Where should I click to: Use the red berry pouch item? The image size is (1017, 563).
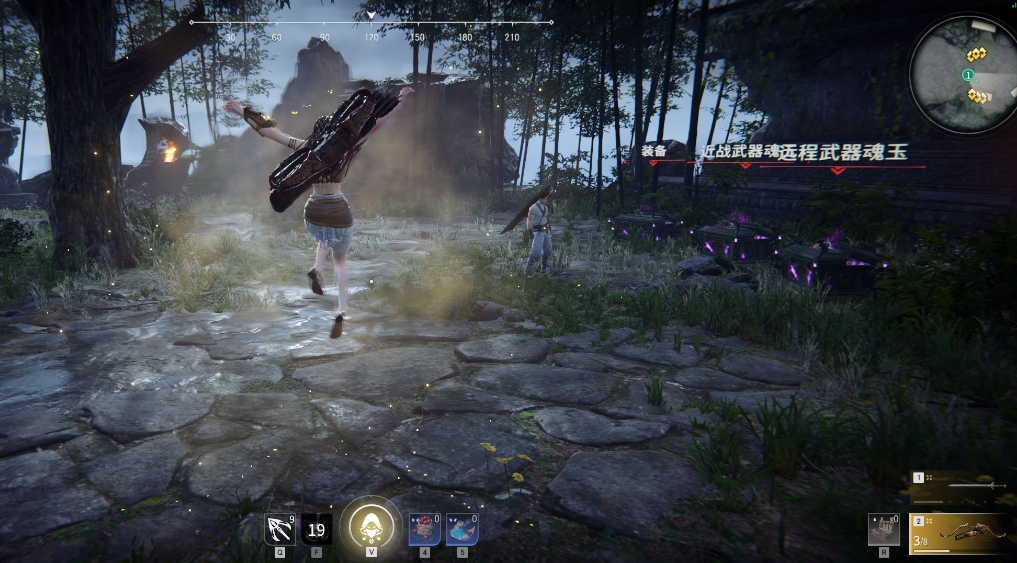click(x=424, y=529)
